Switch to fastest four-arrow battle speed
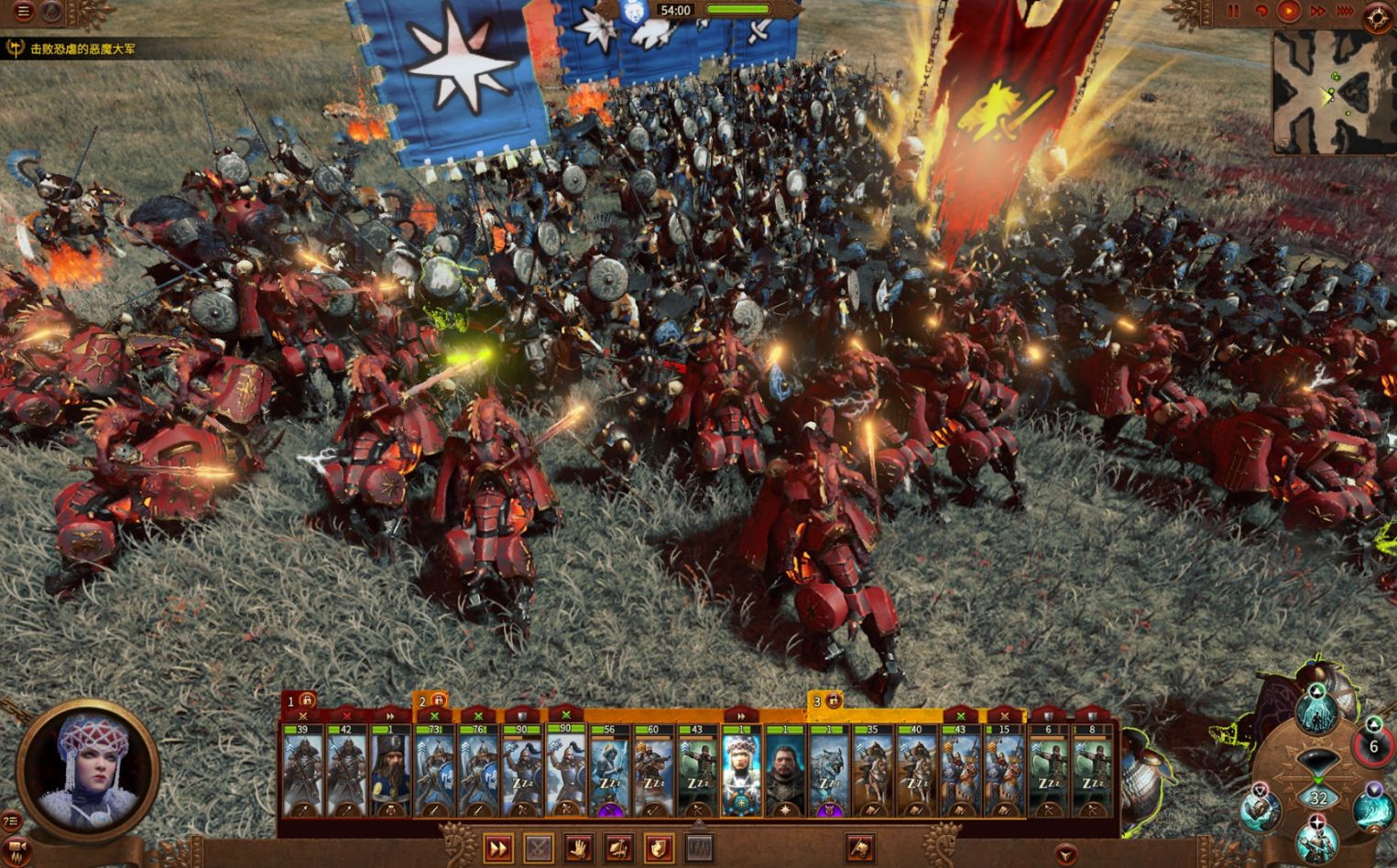This screenshot has height=868, width=1397. click(1345, 11)
